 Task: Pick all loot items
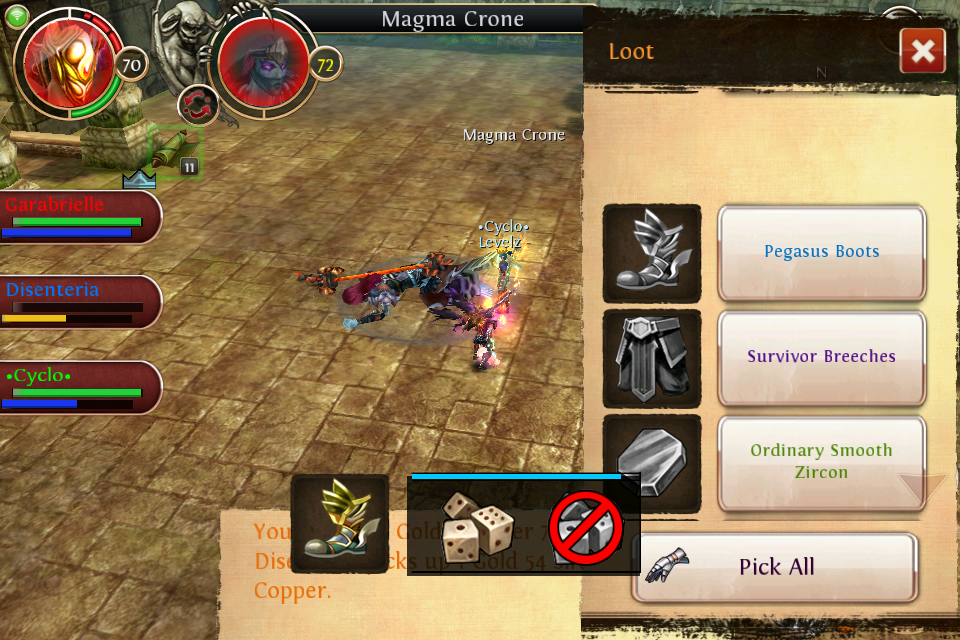coord(774,567)
